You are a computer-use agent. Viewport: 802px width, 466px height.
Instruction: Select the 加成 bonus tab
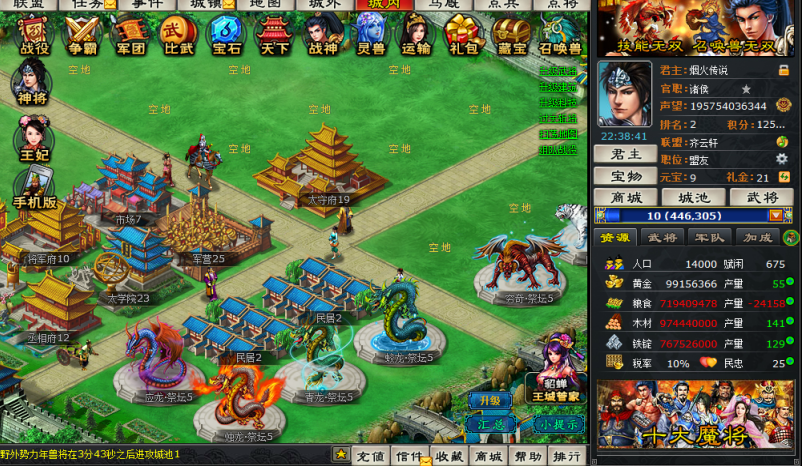click(755, 237)
